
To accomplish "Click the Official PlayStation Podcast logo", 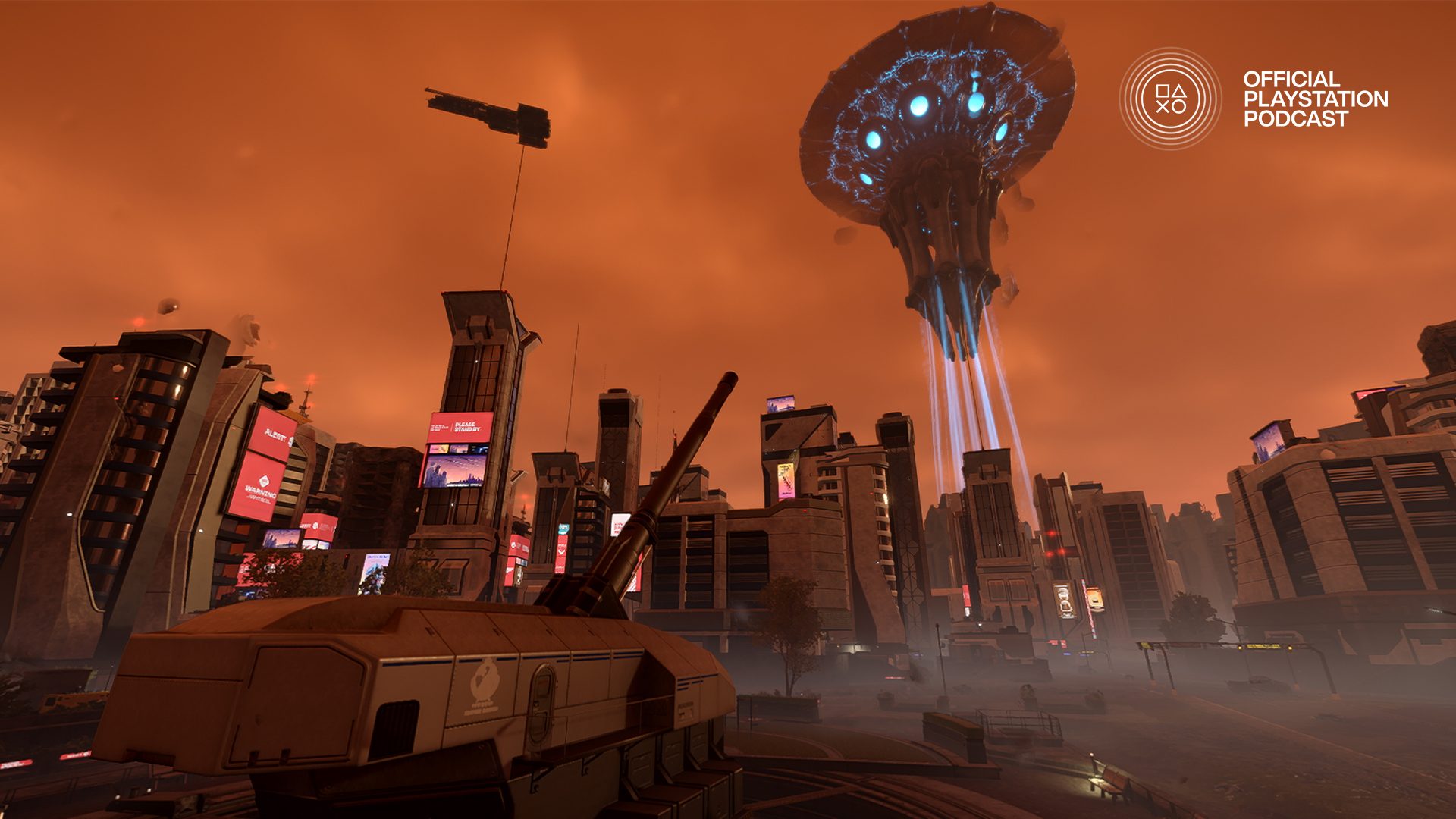I will pos(1170,99).
